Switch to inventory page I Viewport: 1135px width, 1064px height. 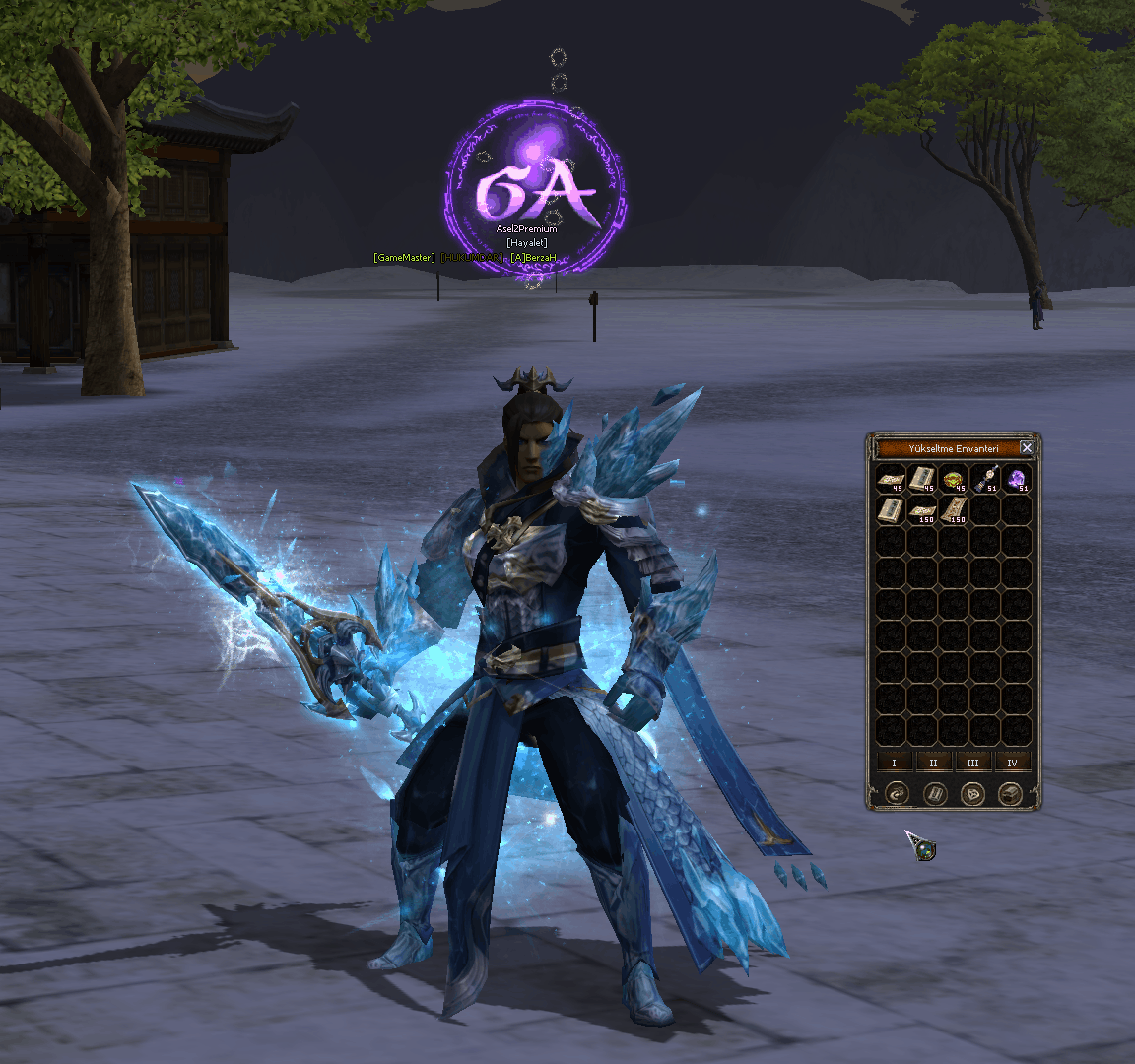coord(895,762)
